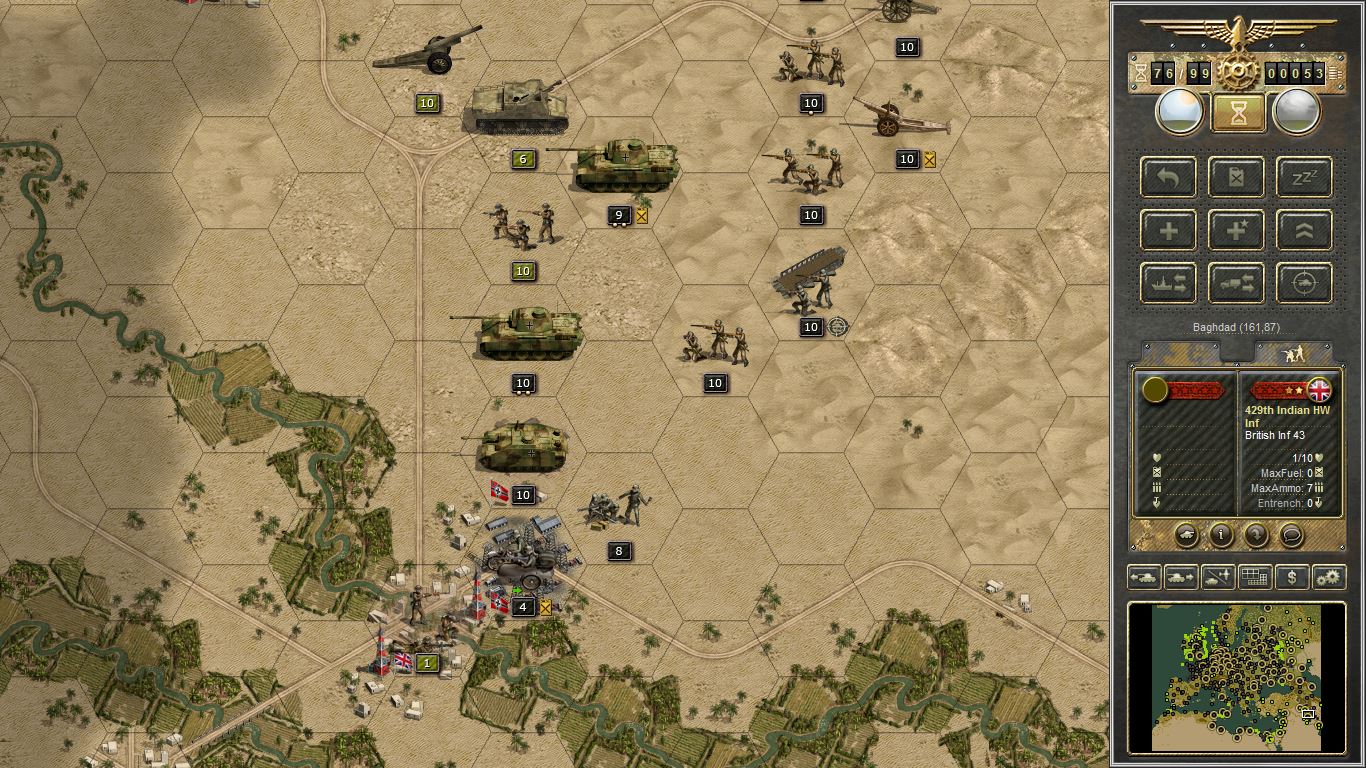Open the unit info circular i button
The image size is (1366, 768).
(1221, 536)
